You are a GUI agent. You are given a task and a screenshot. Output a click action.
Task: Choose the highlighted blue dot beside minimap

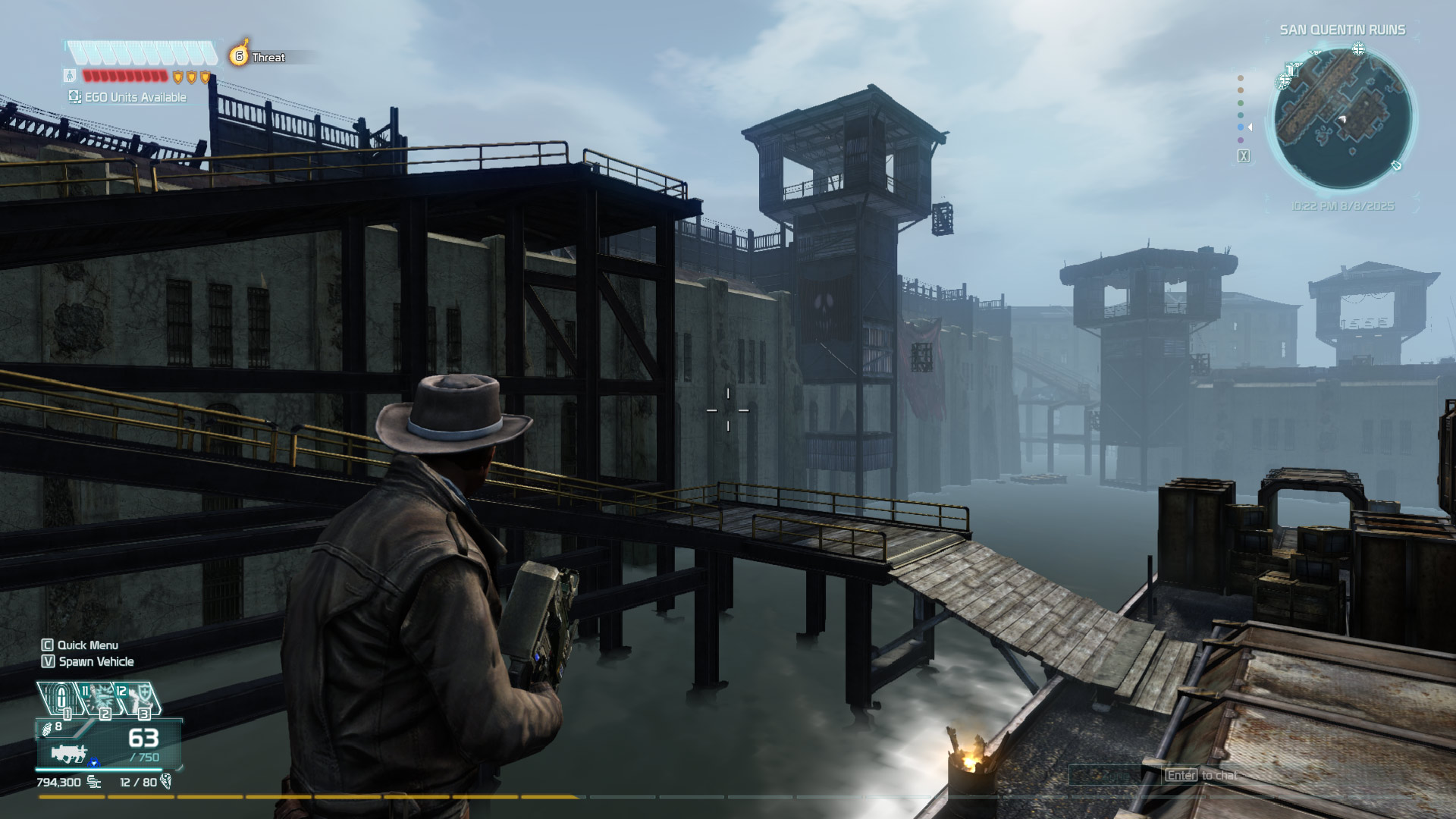(1241, 127)
